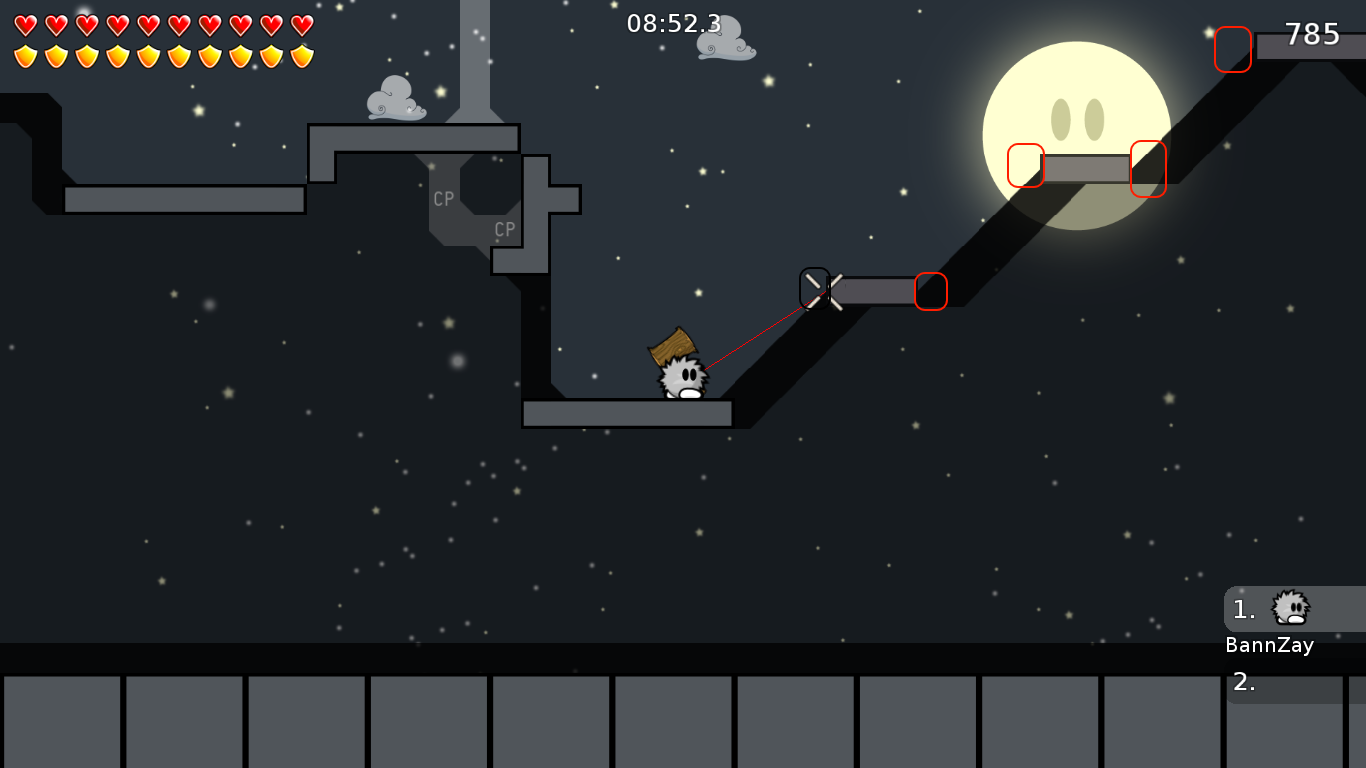Viewport: 1366px width, 768px height.
Task: Click the BannZay player name label
Action: click(1270, 645)
